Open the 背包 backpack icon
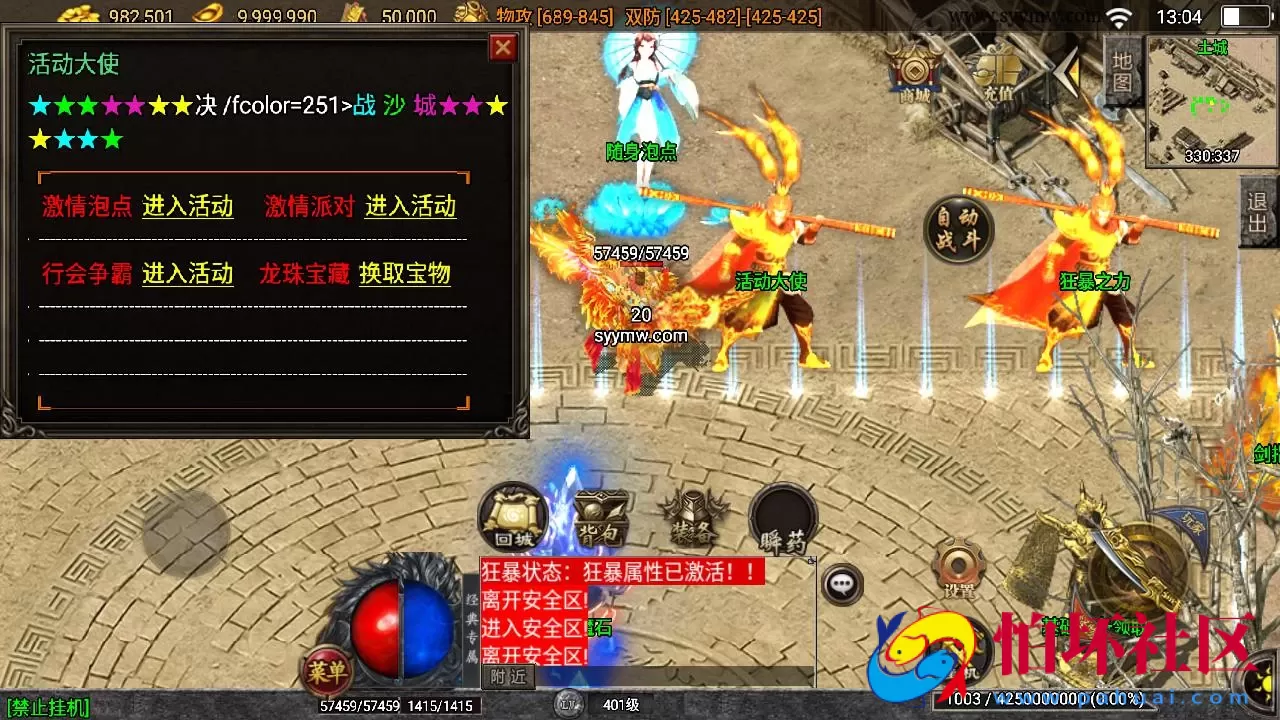This screenshot has width=1280, height=720. click(600, 515)
